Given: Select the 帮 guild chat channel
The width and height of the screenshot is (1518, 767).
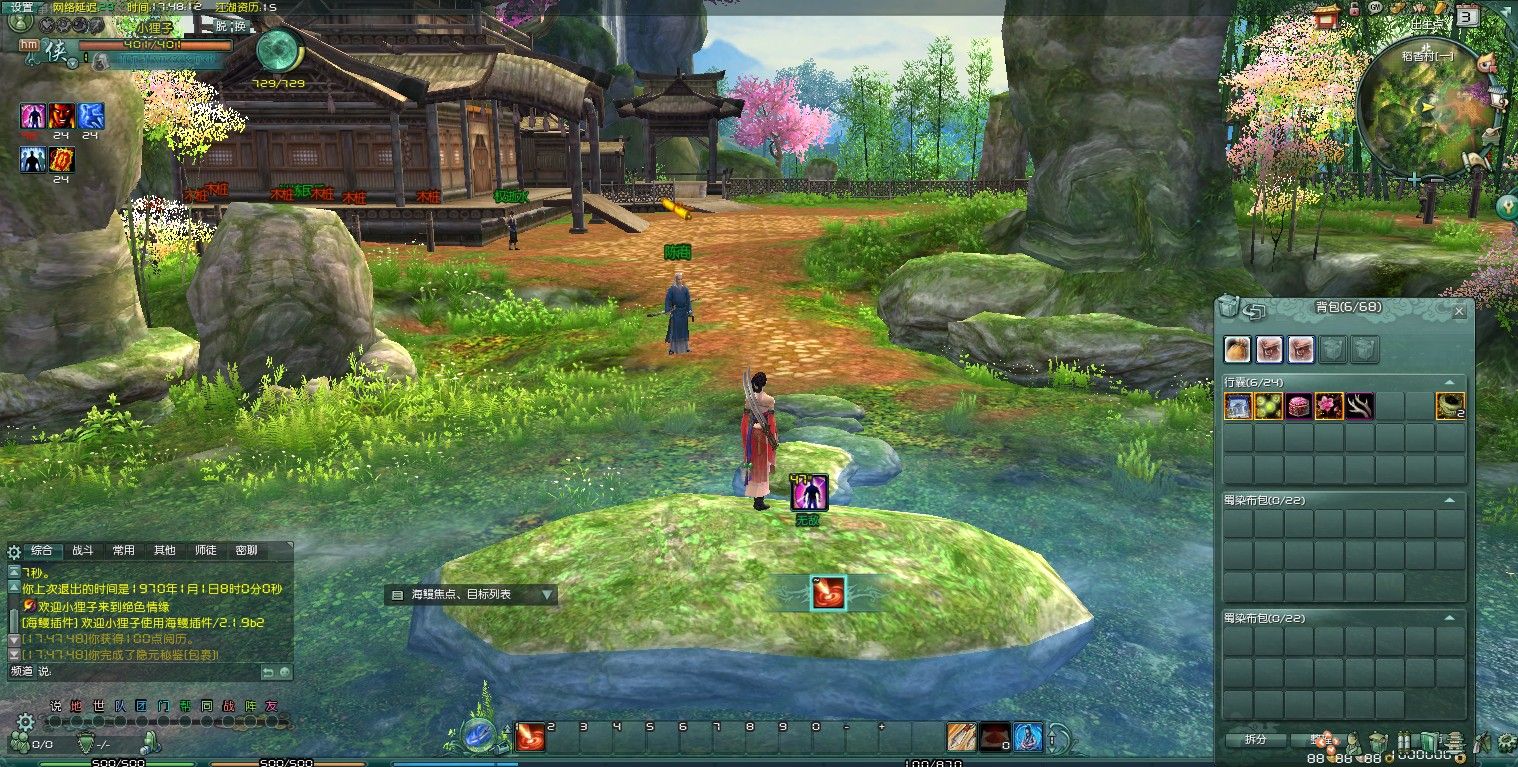Looking at the screenshot, I should coord(185,706).
